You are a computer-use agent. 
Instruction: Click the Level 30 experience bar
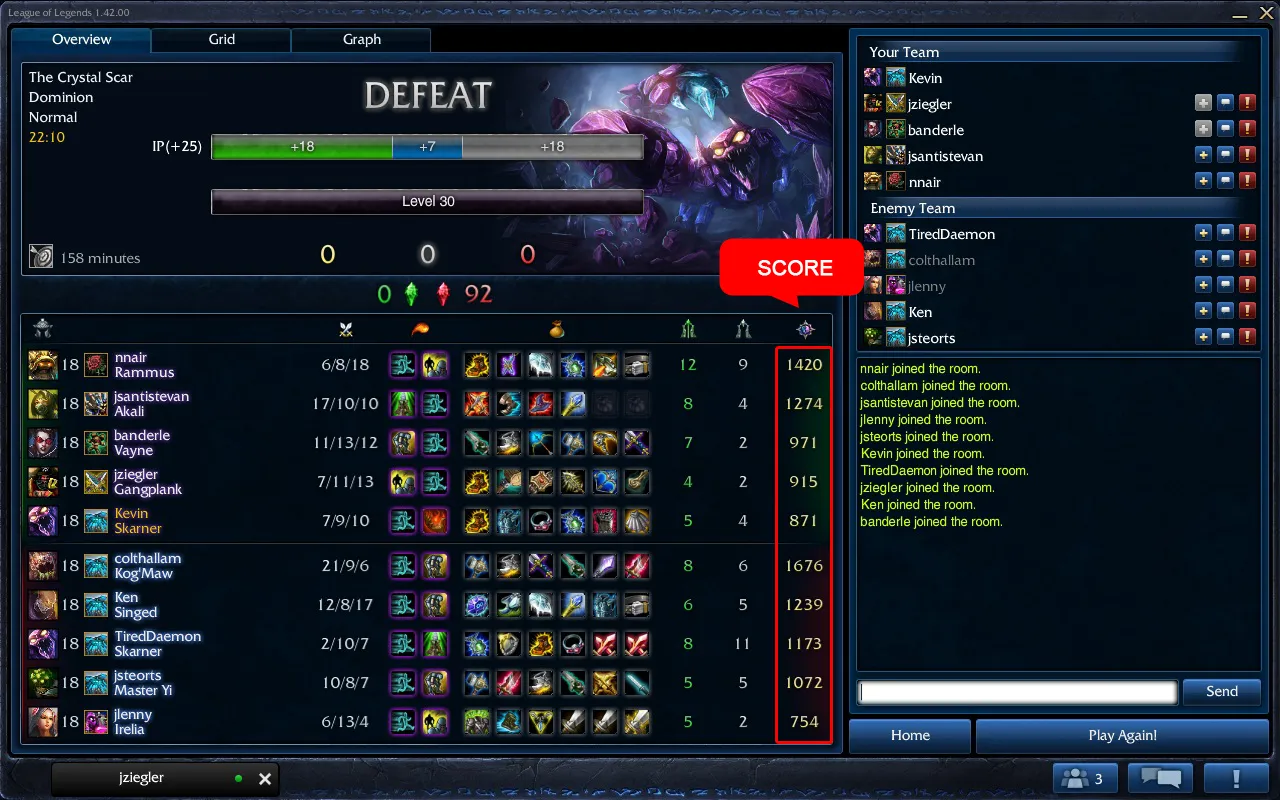(427, 201)
